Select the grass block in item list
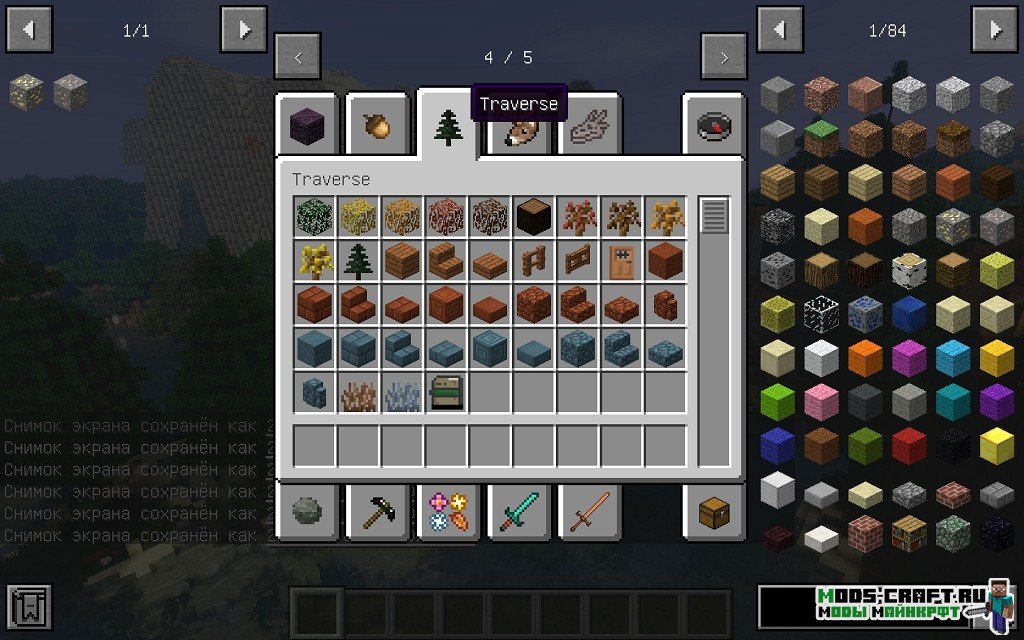Screen dimensions: 1024x640 (821, 138)
